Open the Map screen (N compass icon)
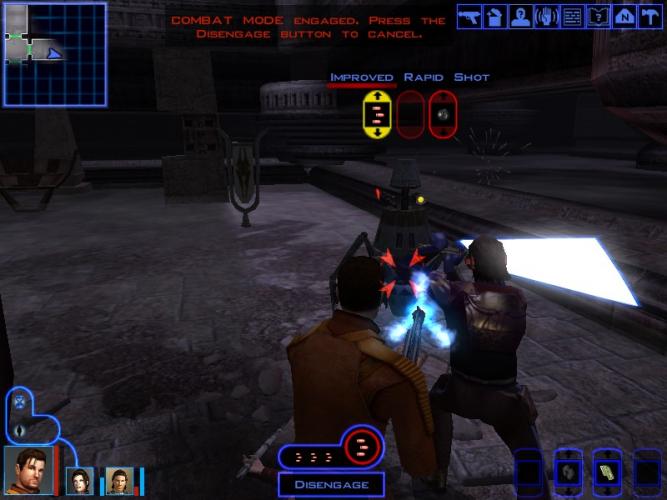The image size is (667, 500). tap(624, 15)
